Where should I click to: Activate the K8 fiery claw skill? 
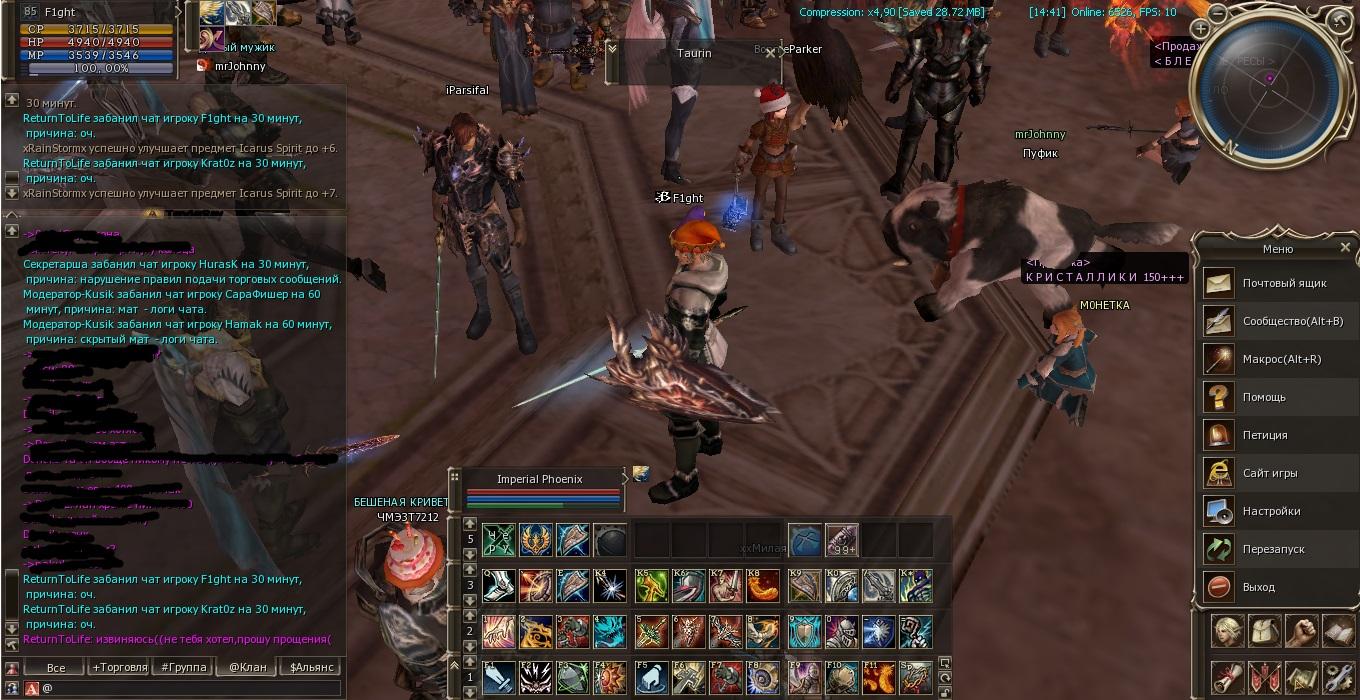764,586
